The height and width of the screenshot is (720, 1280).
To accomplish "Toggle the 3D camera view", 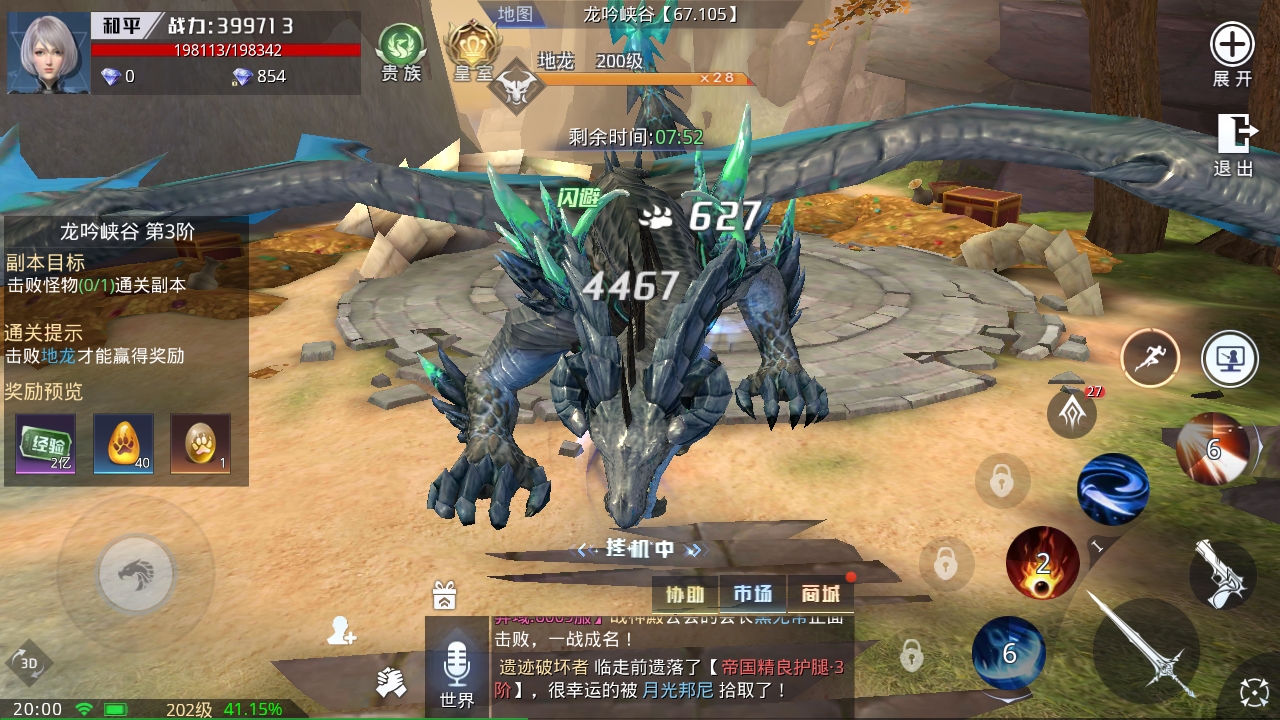I will point(29,663).
